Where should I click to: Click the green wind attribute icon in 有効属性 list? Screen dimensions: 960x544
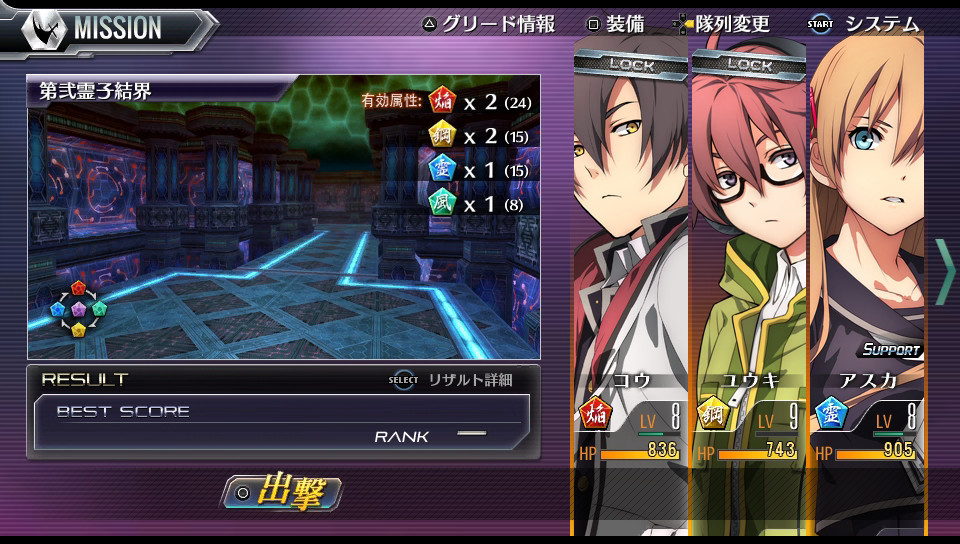click(x=441, y=202)
